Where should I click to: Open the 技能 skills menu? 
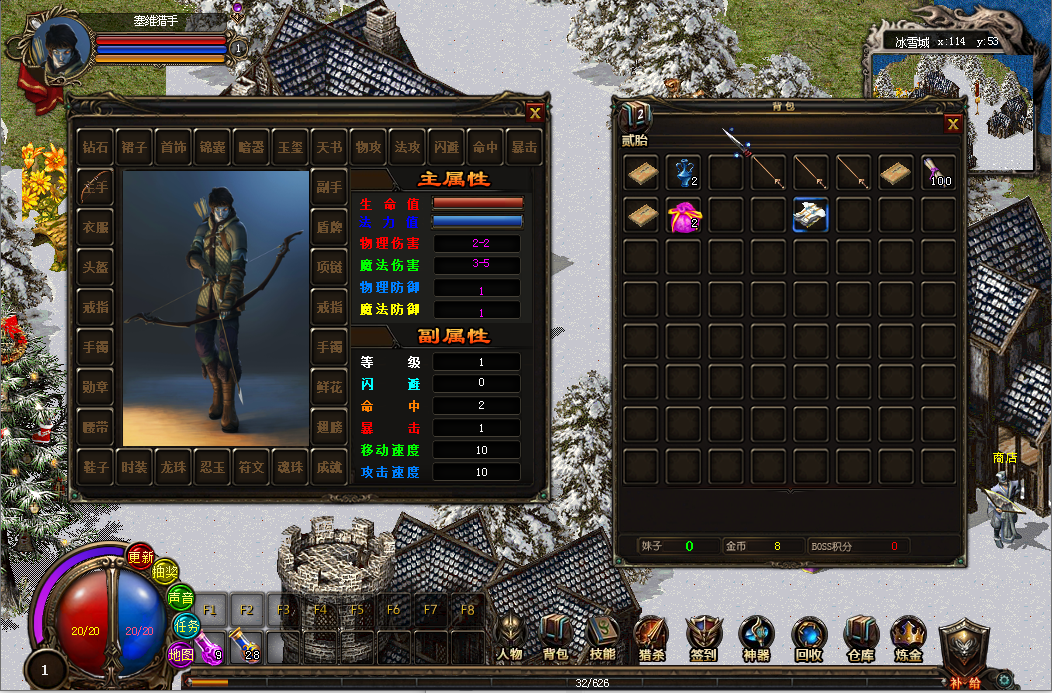602,638
